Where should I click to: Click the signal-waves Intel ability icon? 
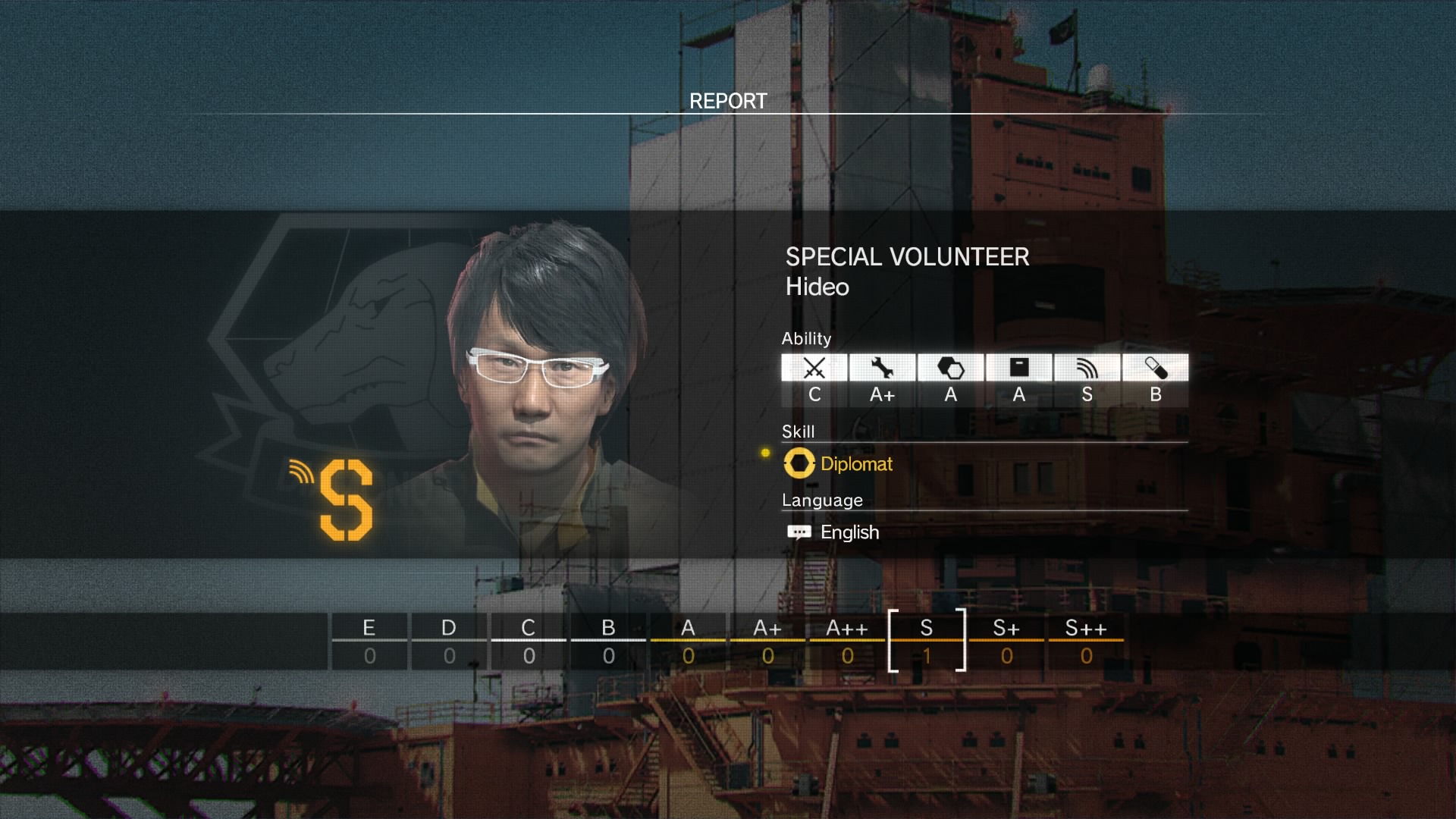pos(1087,369)
